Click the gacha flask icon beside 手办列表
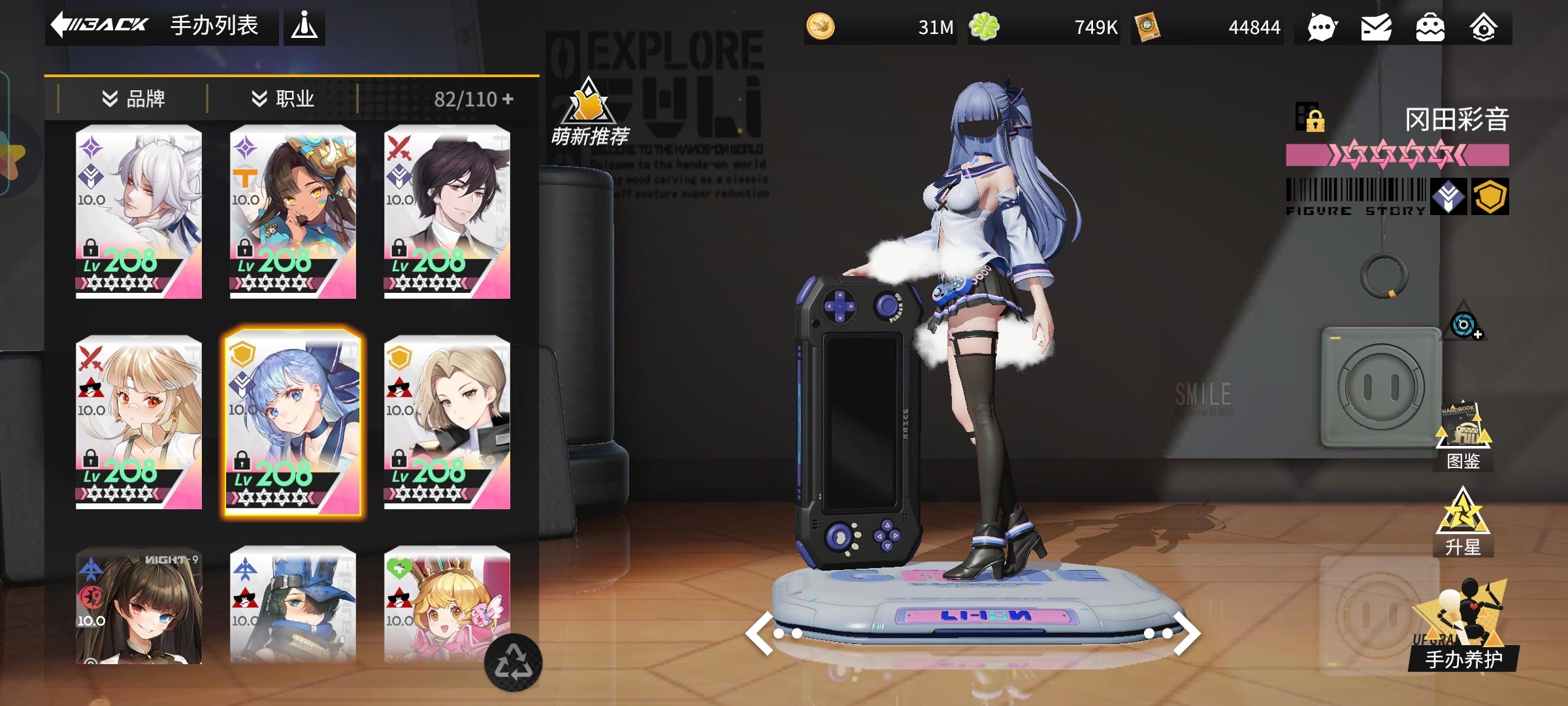 pos(304,26)
